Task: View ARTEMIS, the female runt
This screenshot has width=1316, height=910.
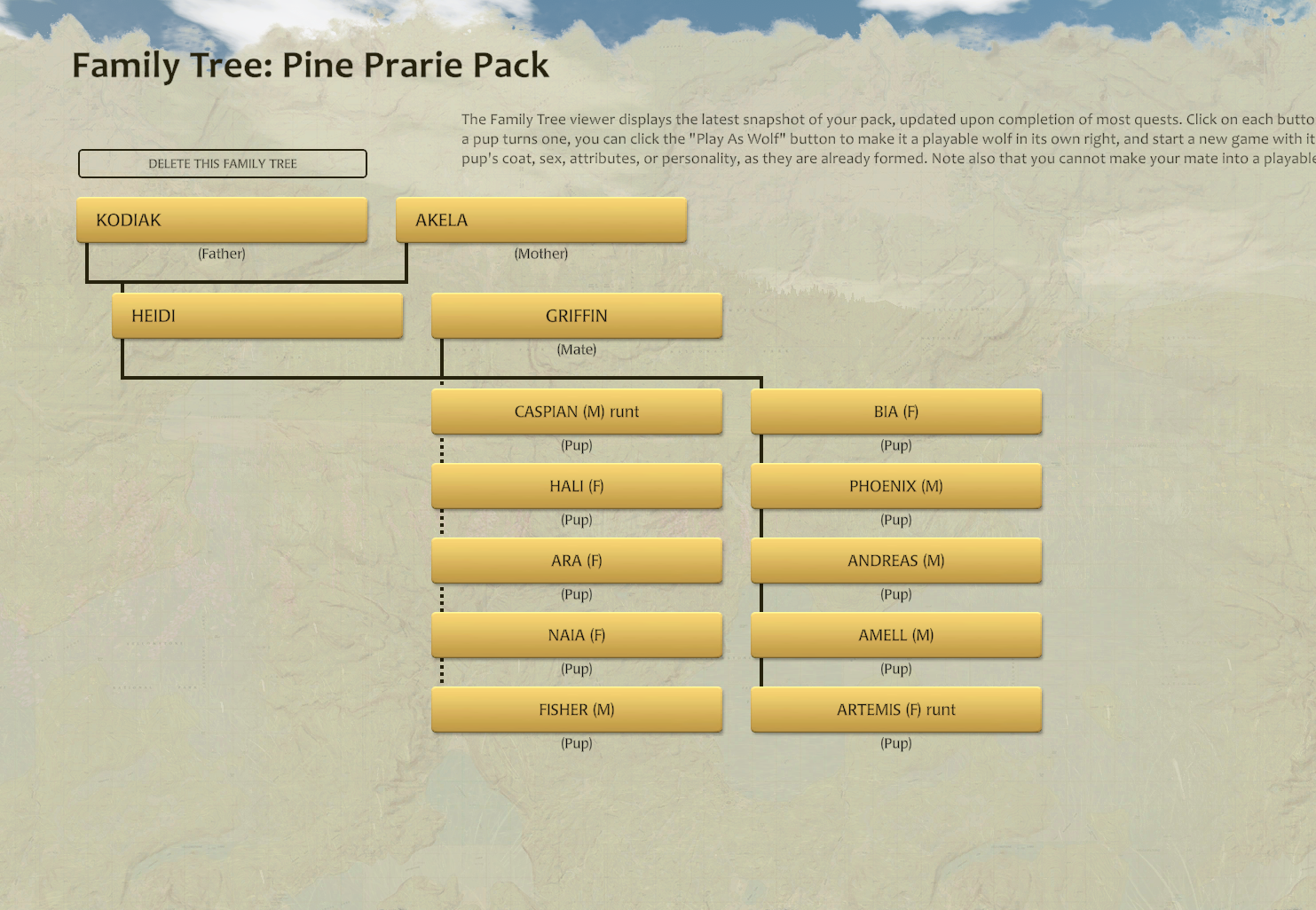Action: [896, 709]
